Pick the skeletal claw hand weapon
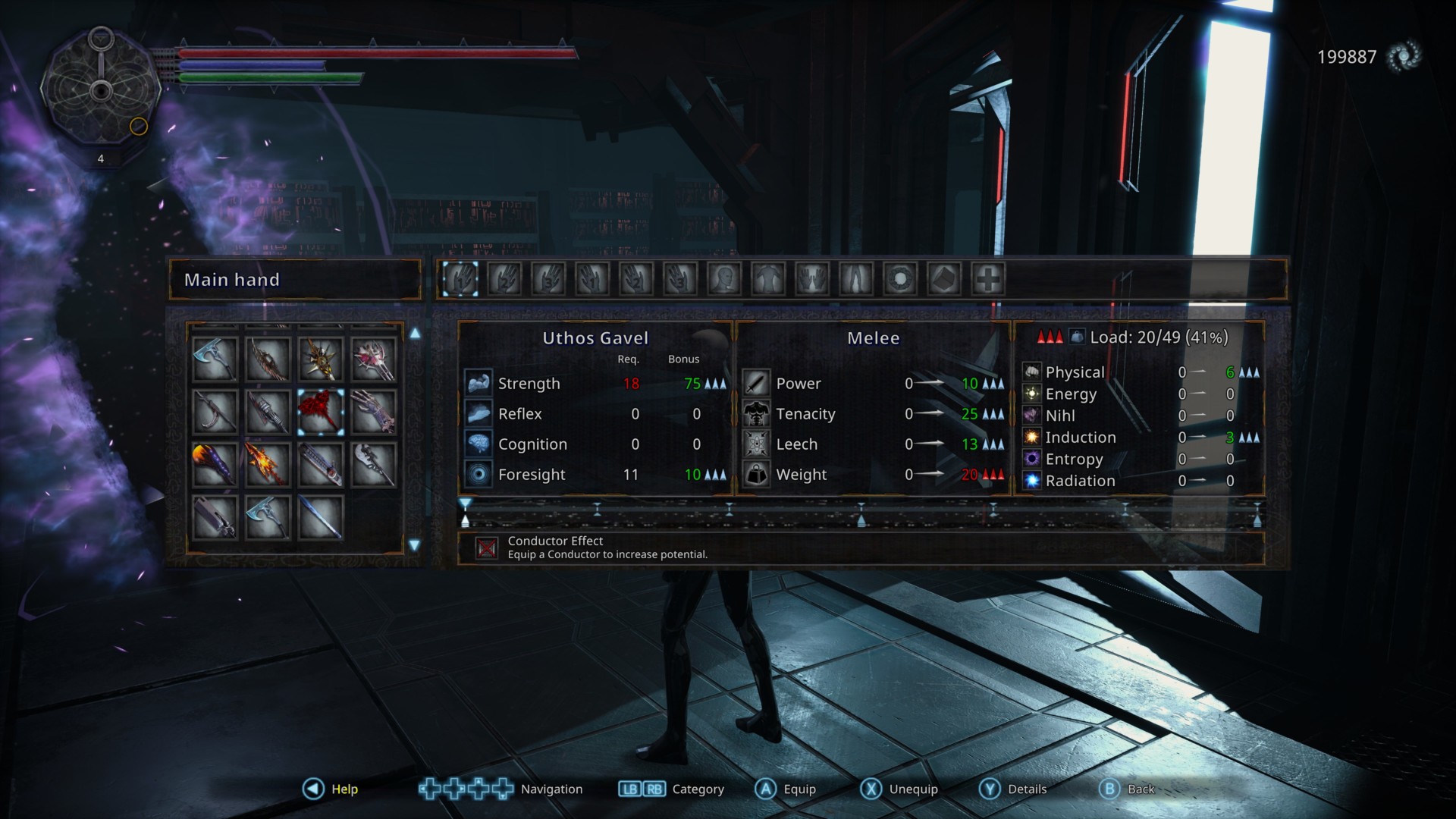The width and height of the screenshot is (1456, 819). 374,412
